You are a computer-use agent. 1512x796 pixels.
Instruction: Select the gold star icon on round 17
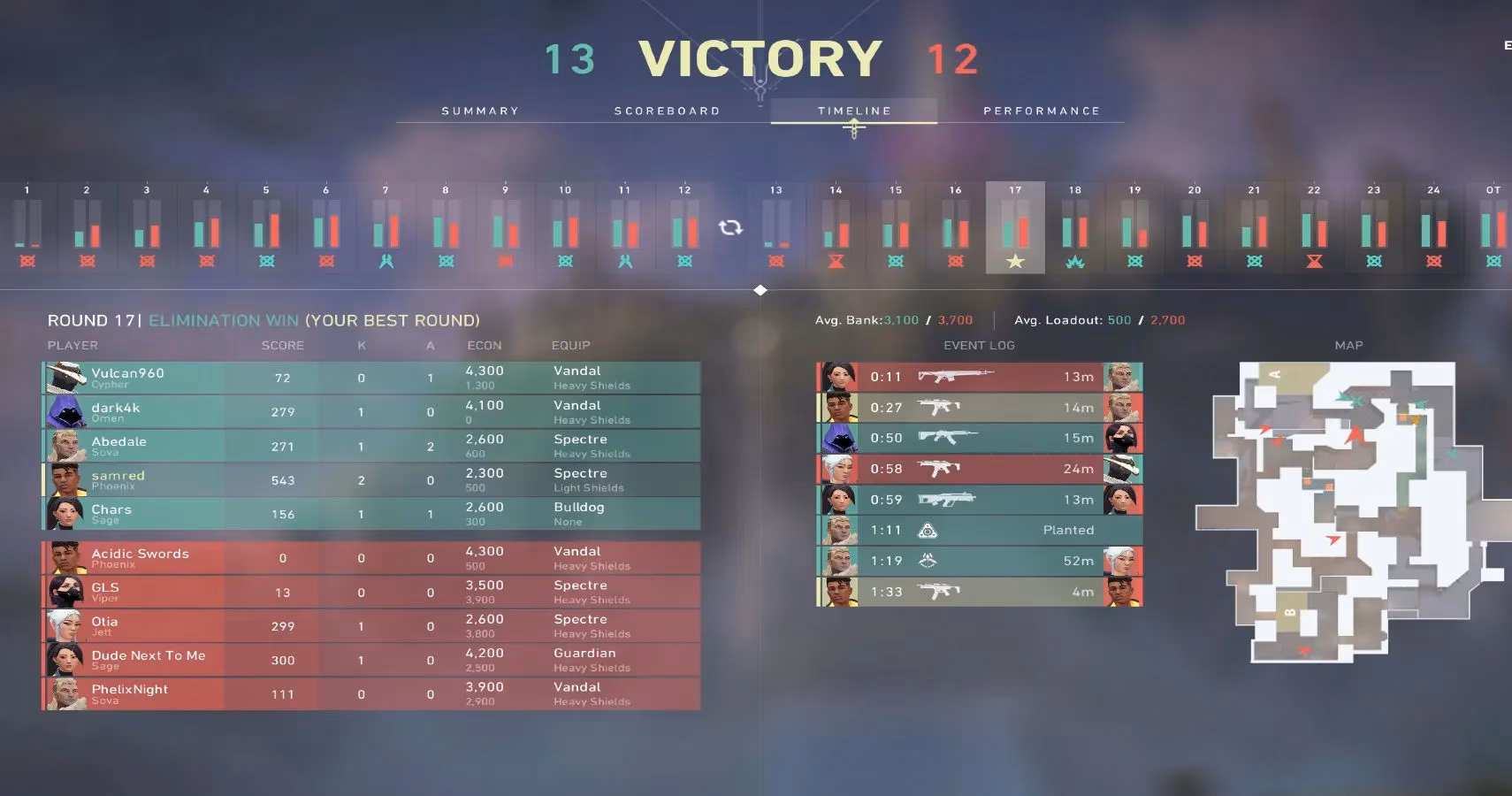coord(1015,261)
